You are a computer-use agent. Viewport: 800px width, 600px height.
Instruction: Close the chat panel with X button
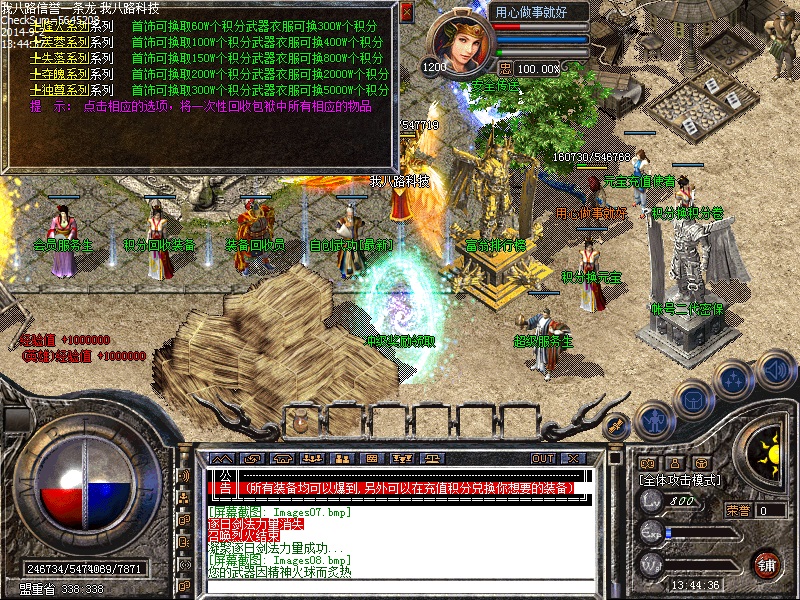(x=573, y=458)
